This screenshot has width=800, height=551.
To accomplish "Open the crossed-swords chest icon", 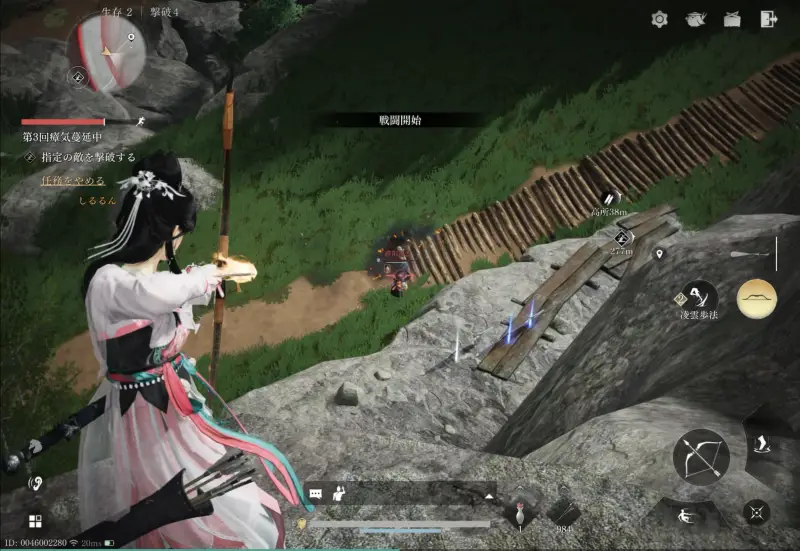I will click(732, 19).
